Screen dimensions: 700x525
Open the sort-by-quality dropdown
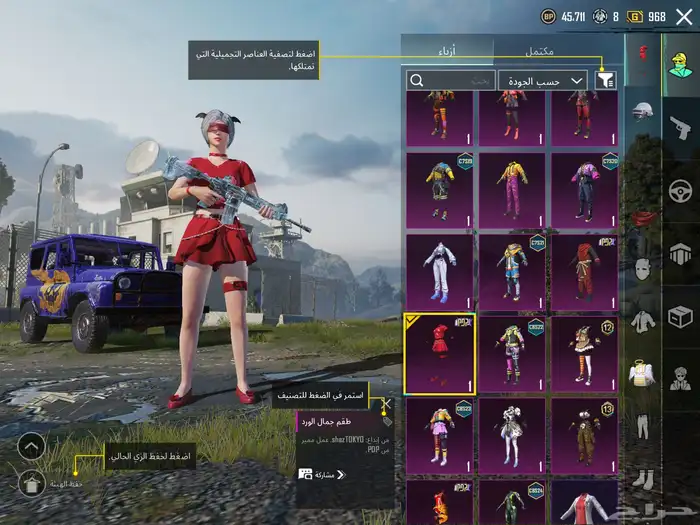[543, 80]
